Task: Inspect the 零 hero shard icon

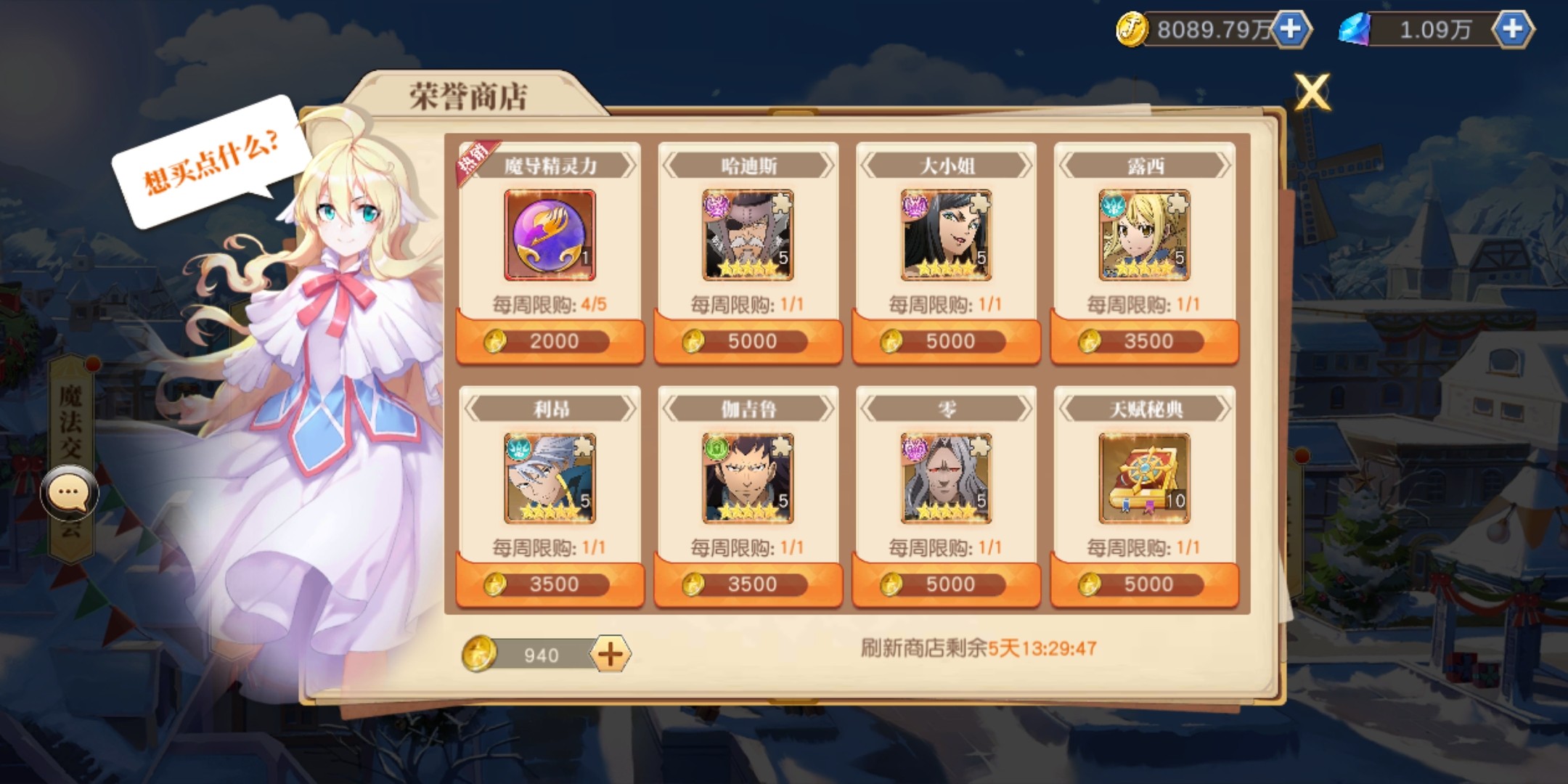Action: pos(946,478)
